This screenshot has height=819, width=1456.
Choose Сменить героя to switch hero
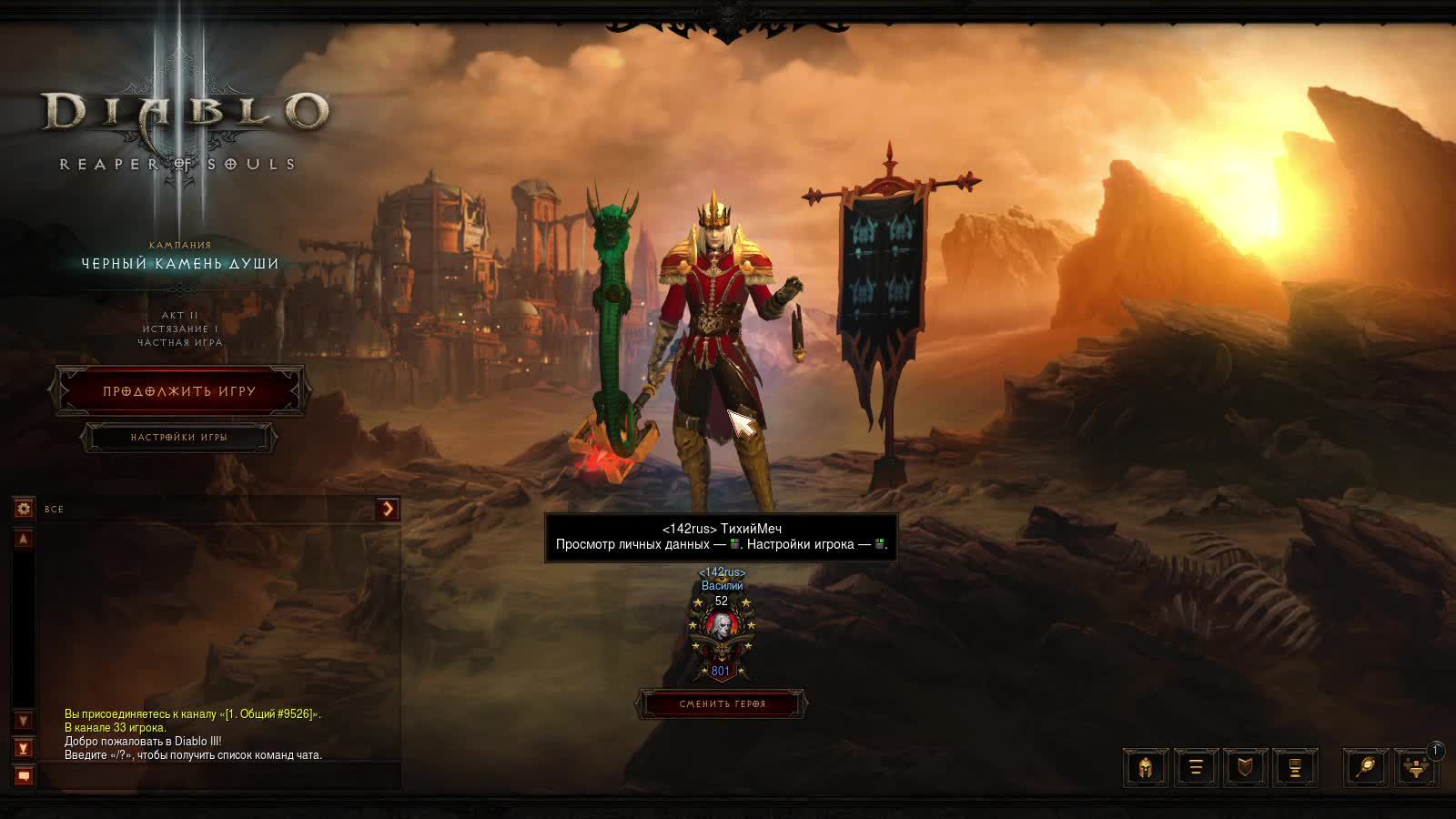click(723, 704)
